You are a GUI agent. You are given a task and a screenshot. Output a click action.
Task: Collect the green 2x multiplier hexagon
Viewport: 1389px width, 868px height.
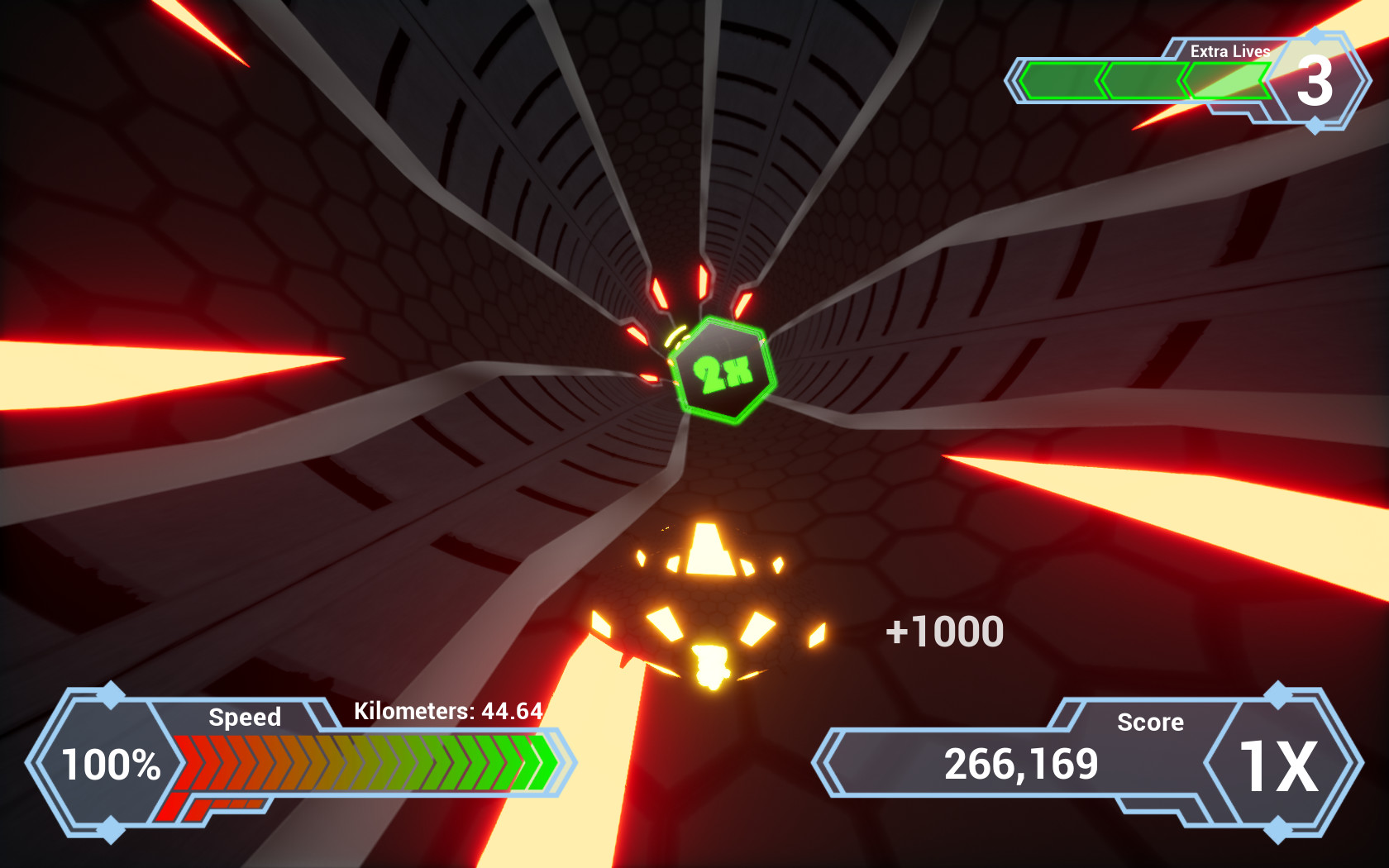[723, 370]
